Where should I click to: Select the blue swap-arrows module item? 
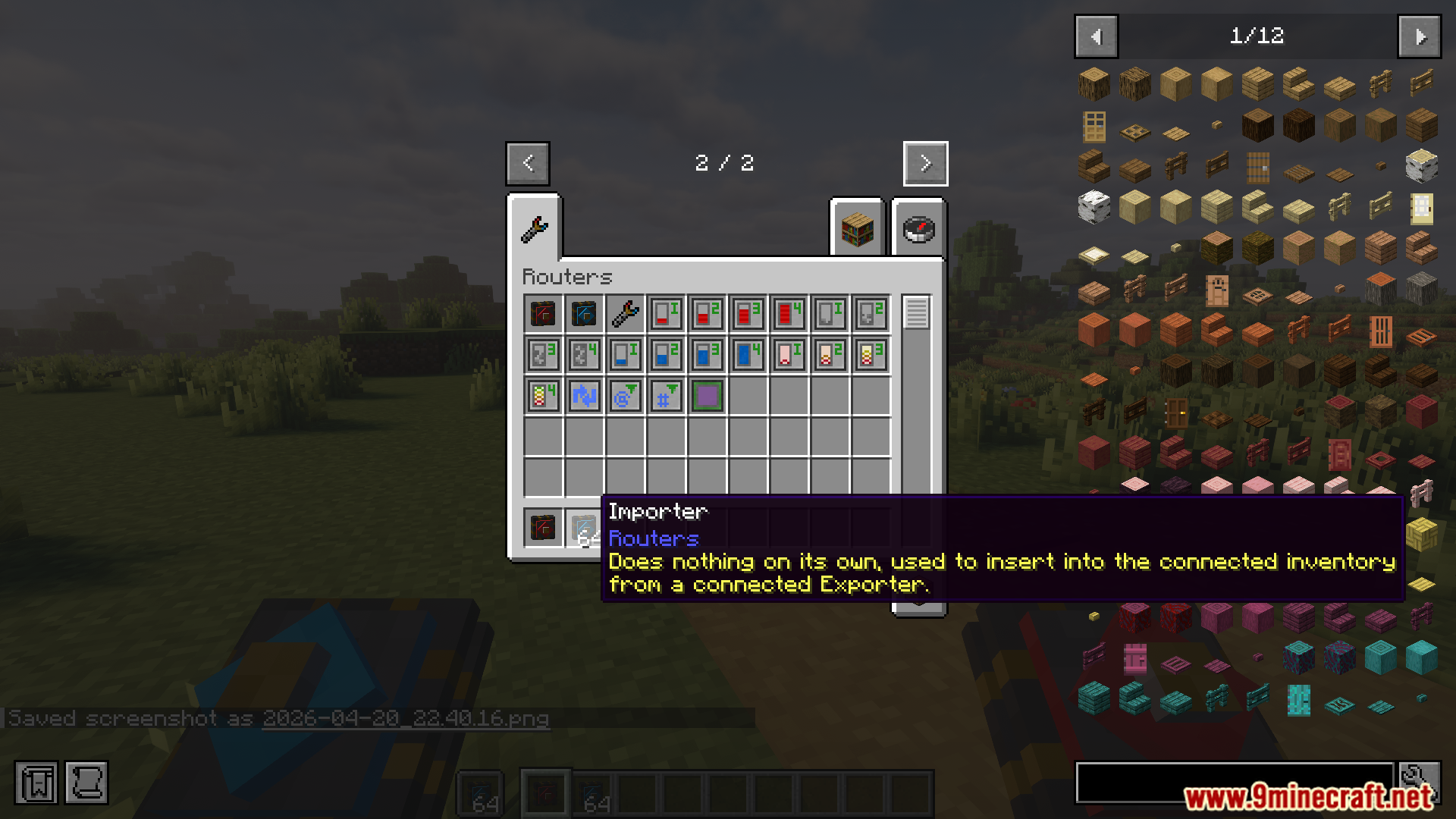click(x=583, y=395)
